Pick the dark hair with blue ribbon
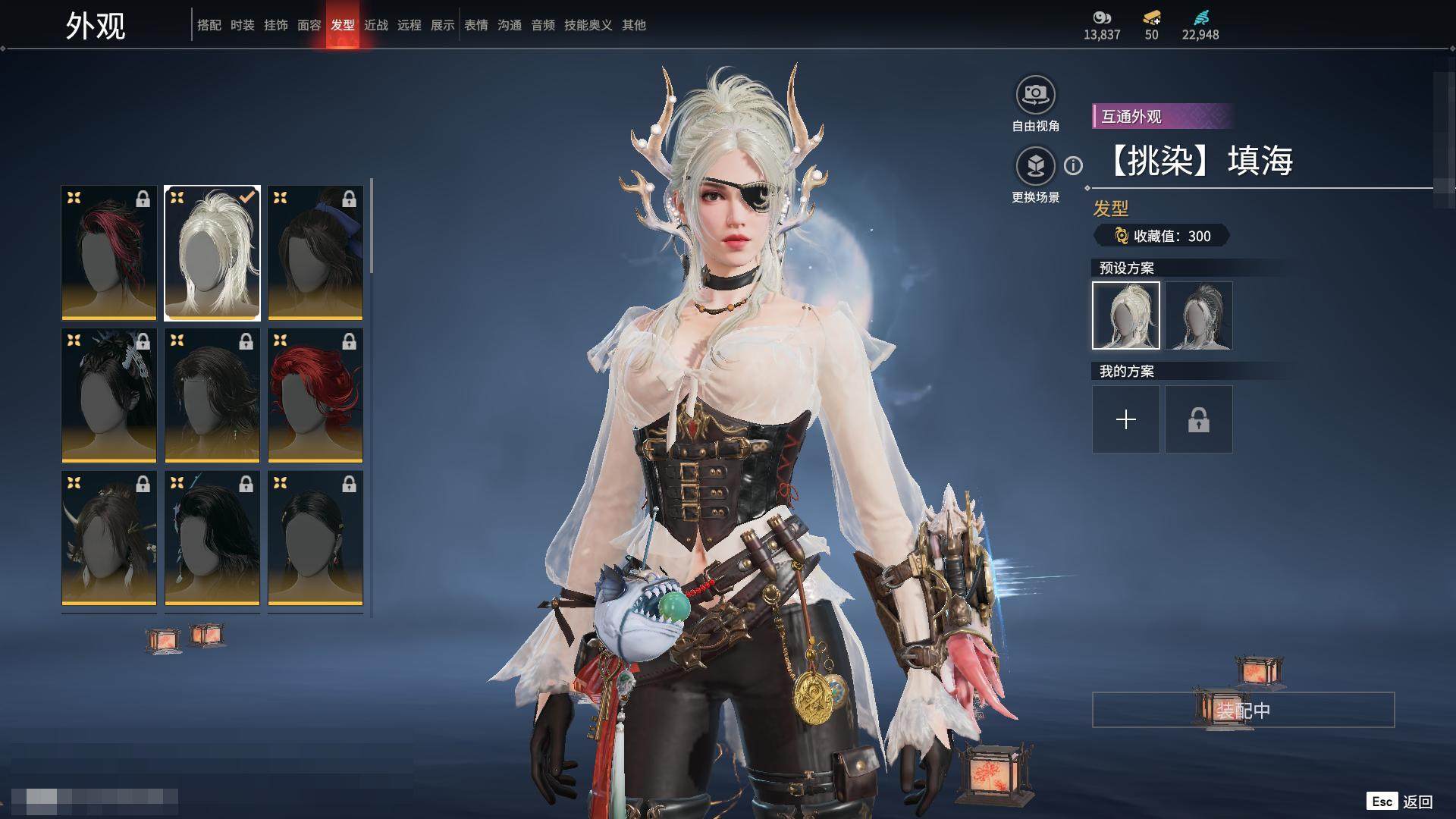Screen dimensions: 1456x819 [315, 253]
